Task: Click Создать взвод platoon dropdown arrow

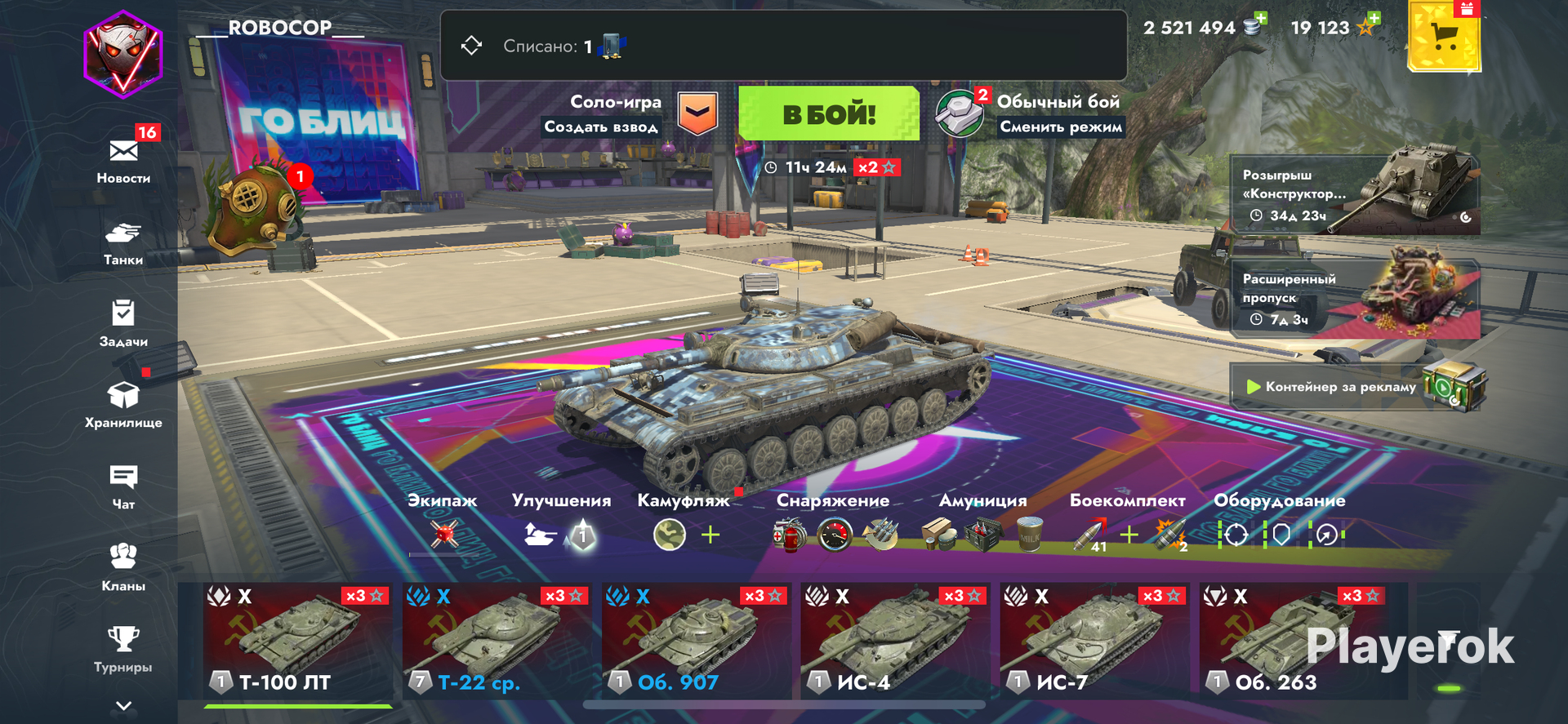Action: point(698,113)
